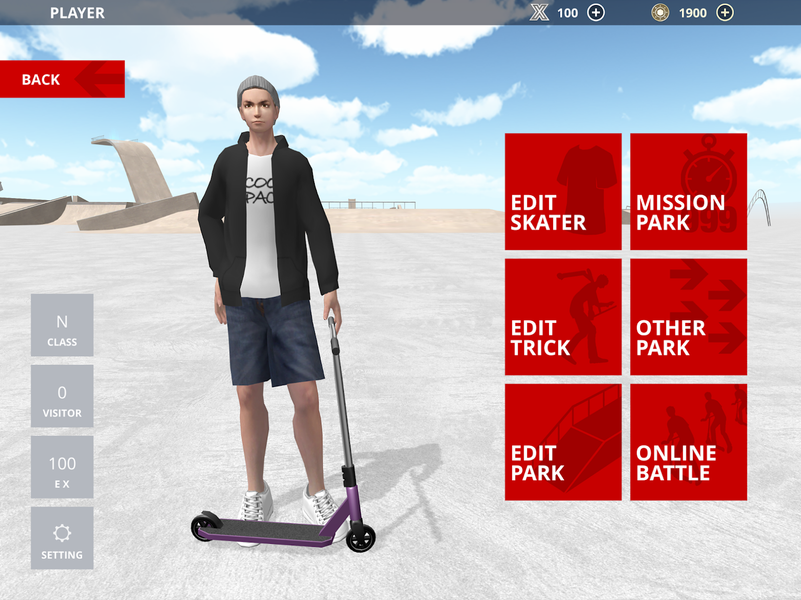Open the Setting gear button
801x600 pixels.
[x=62, y=538]
